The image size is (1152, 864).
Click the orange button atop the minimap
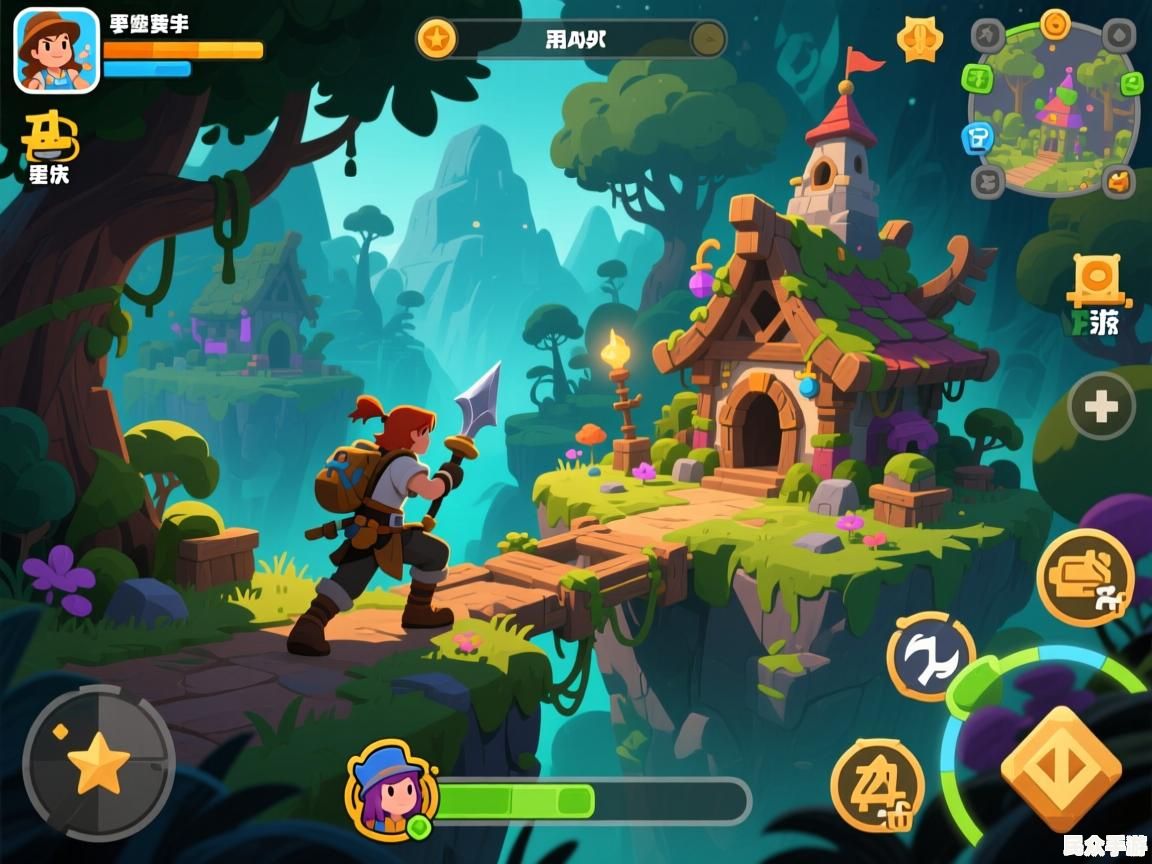click(x=1055, y=22)
